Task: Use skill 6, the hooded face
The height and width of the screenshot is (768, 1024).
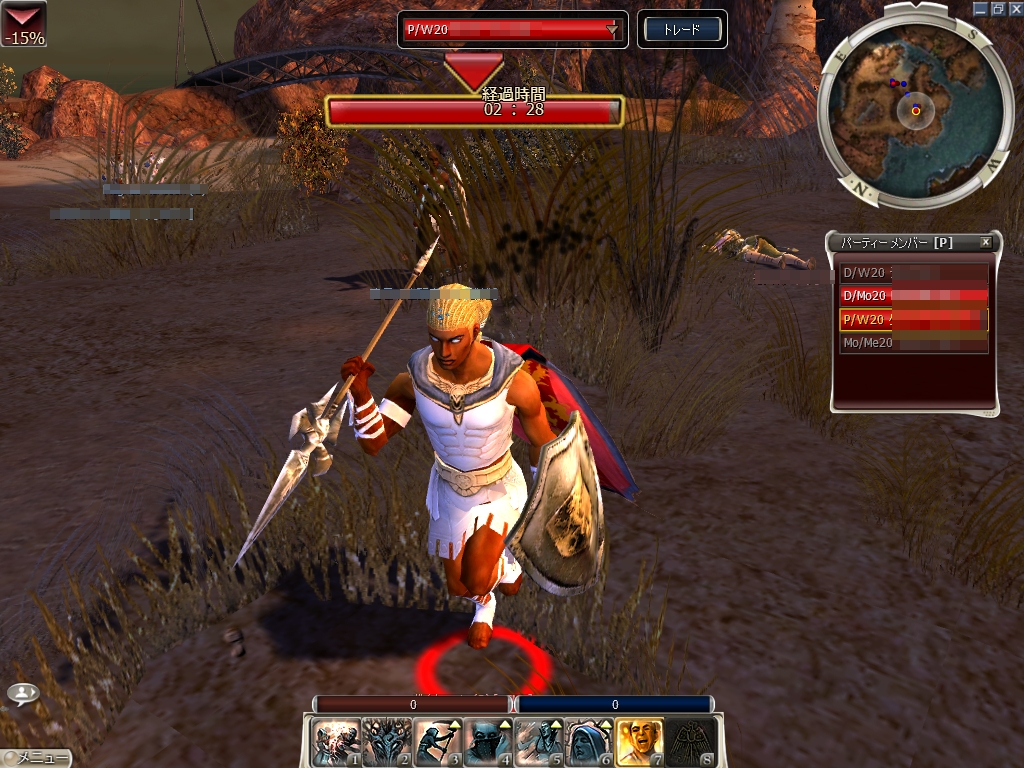Action: (x=590, y=742)
